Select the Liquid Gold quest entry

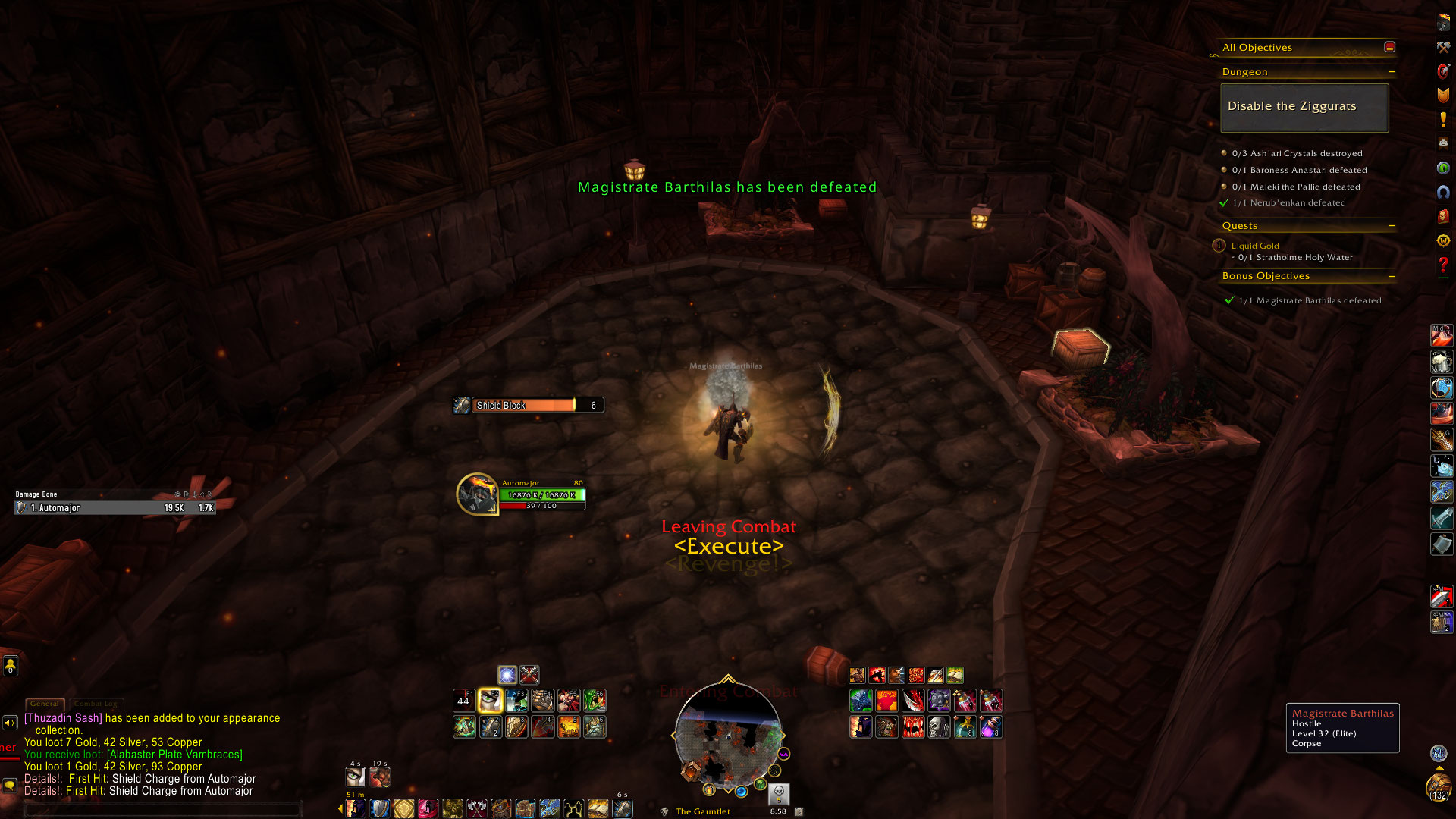[1254, 246]
